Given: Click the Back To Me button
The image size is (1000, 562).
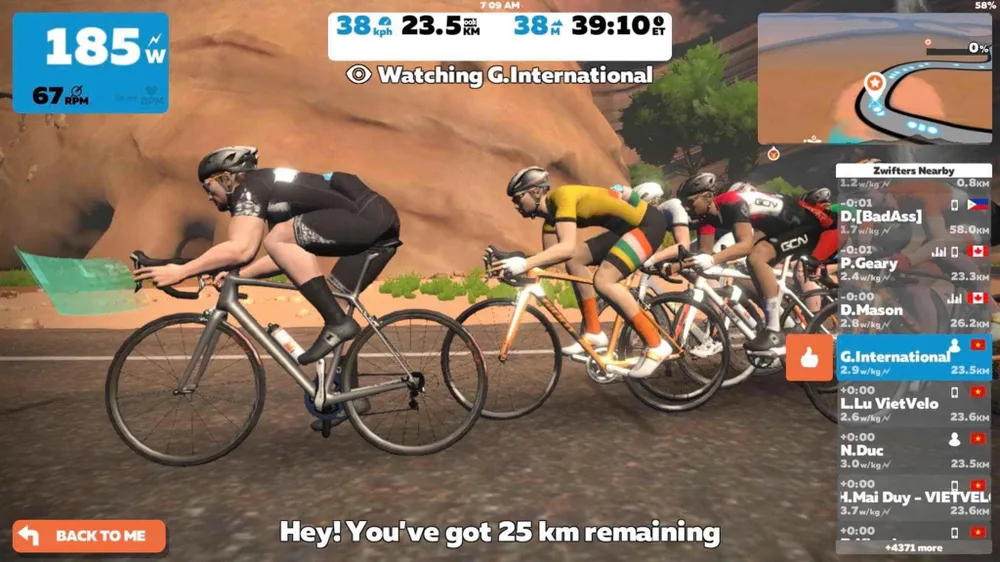Looking at the screenshot, I should (x=88, y=535).
